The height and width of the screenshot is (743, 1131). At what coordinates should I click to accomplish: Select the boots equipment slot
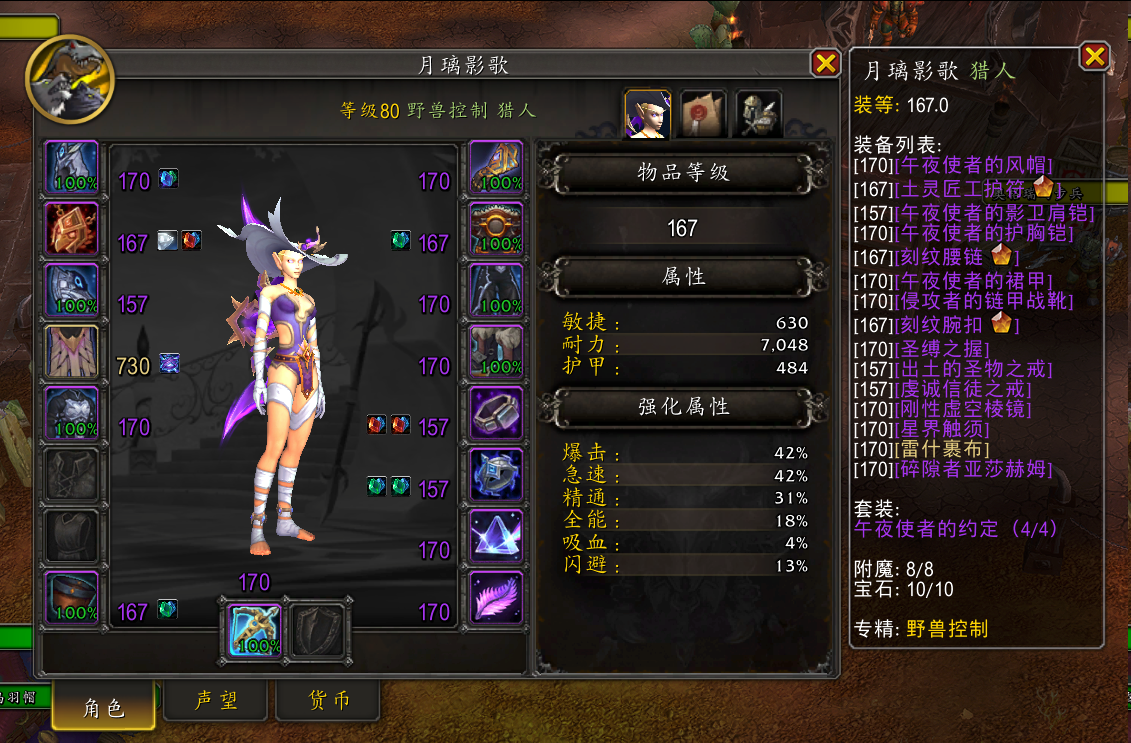point(496,352)
